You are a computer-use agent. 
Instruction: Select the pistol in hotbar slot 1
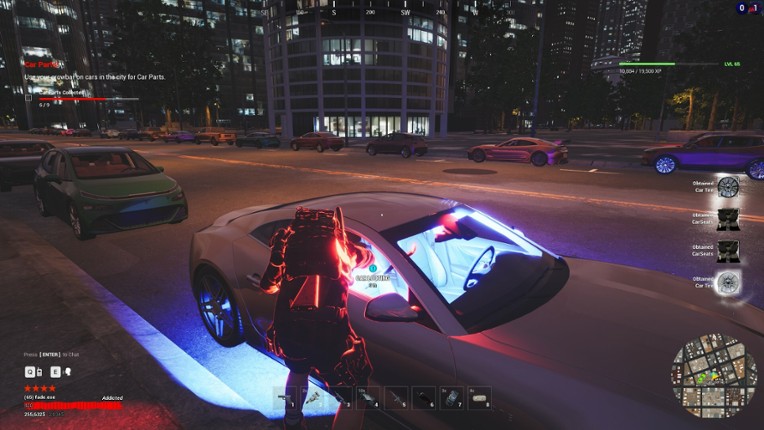[x=286, y=398]
